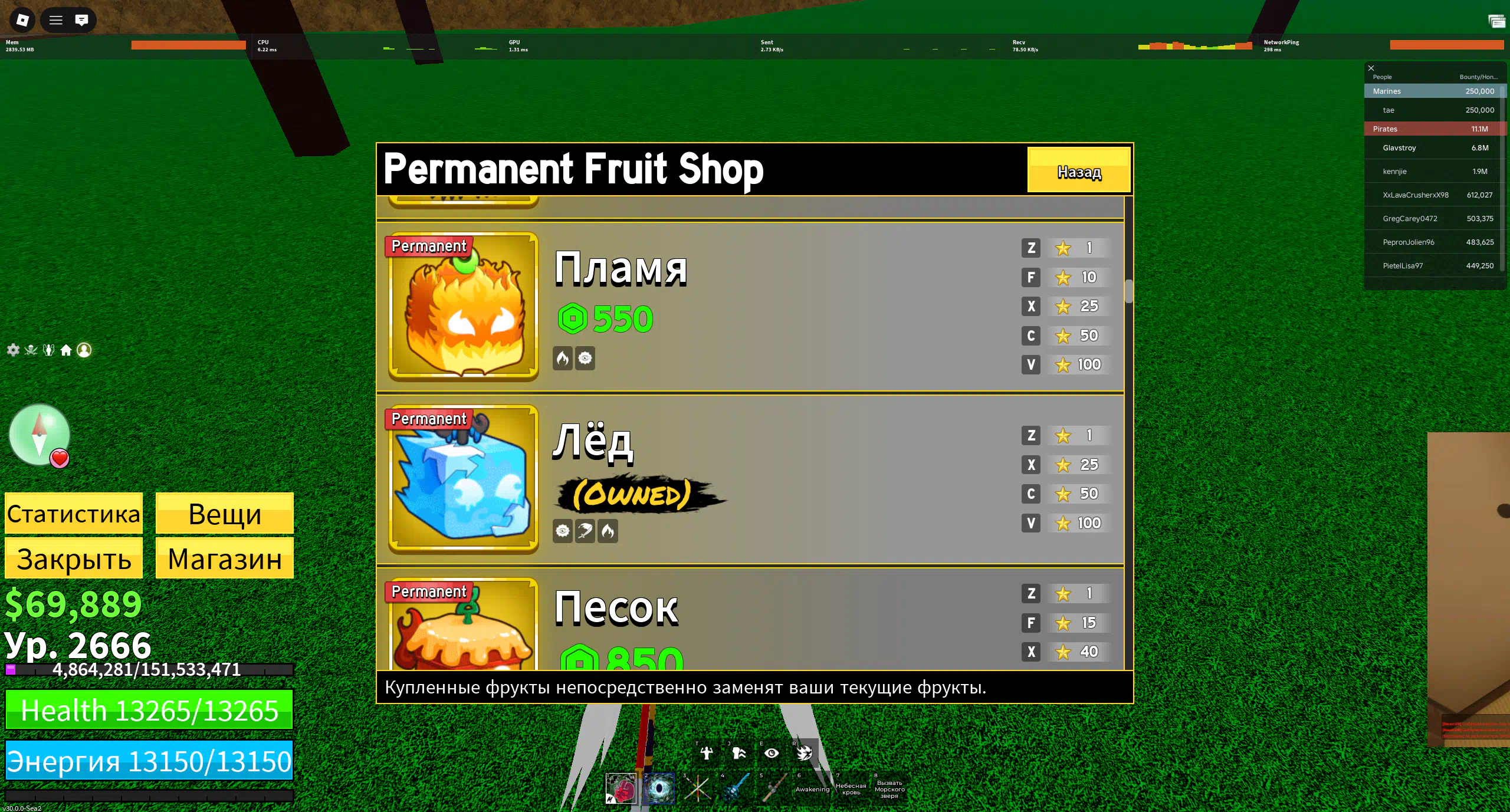Select the black hole hotbar slot
Viewport: 1510px width, 812px height.
coord(659,788)
